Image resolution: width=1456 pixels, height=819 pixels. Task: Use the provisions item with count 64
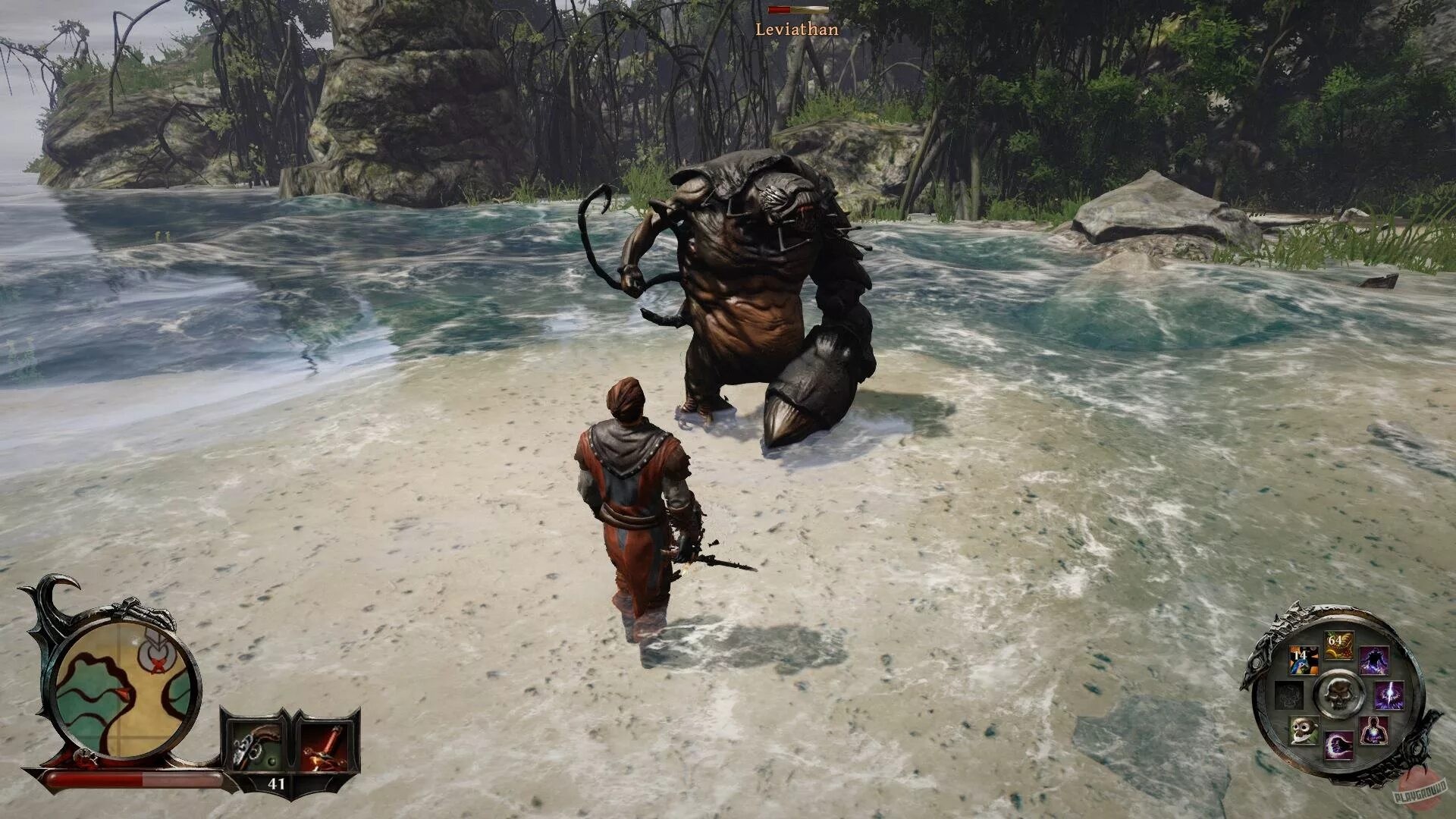(x=1338, y=645)
